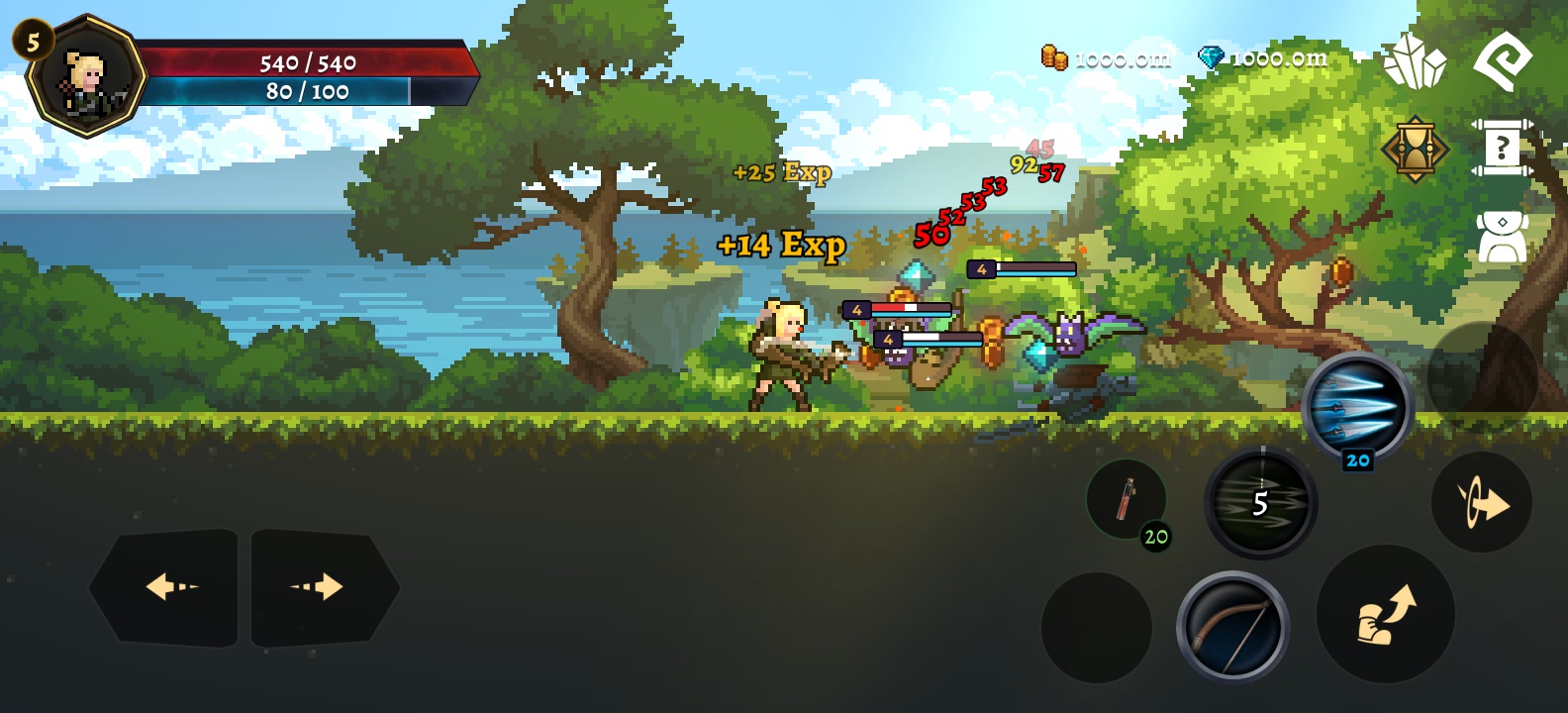This screenshot has height=713, width=1568.
Task: Activate the dash skill button
Action: click(x=1481, y=503)
